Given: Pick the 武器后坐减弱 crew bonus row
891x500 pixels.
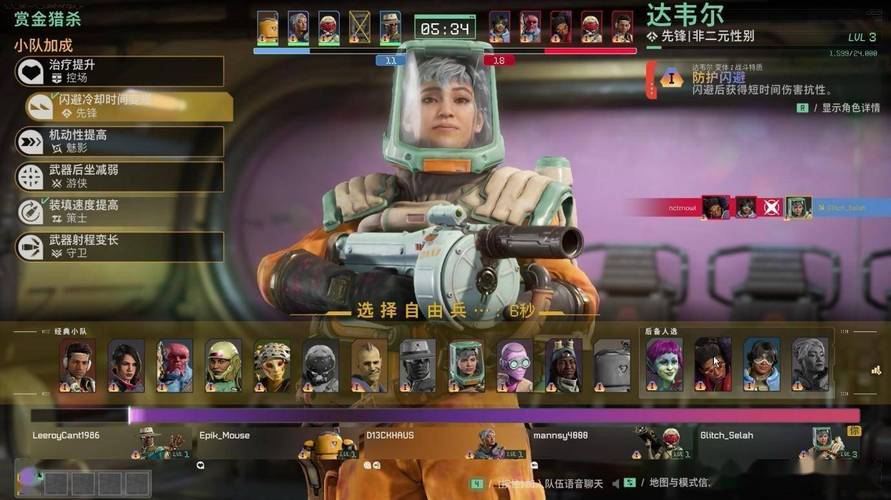Looking at the screenshot, I should coord(120,176).
